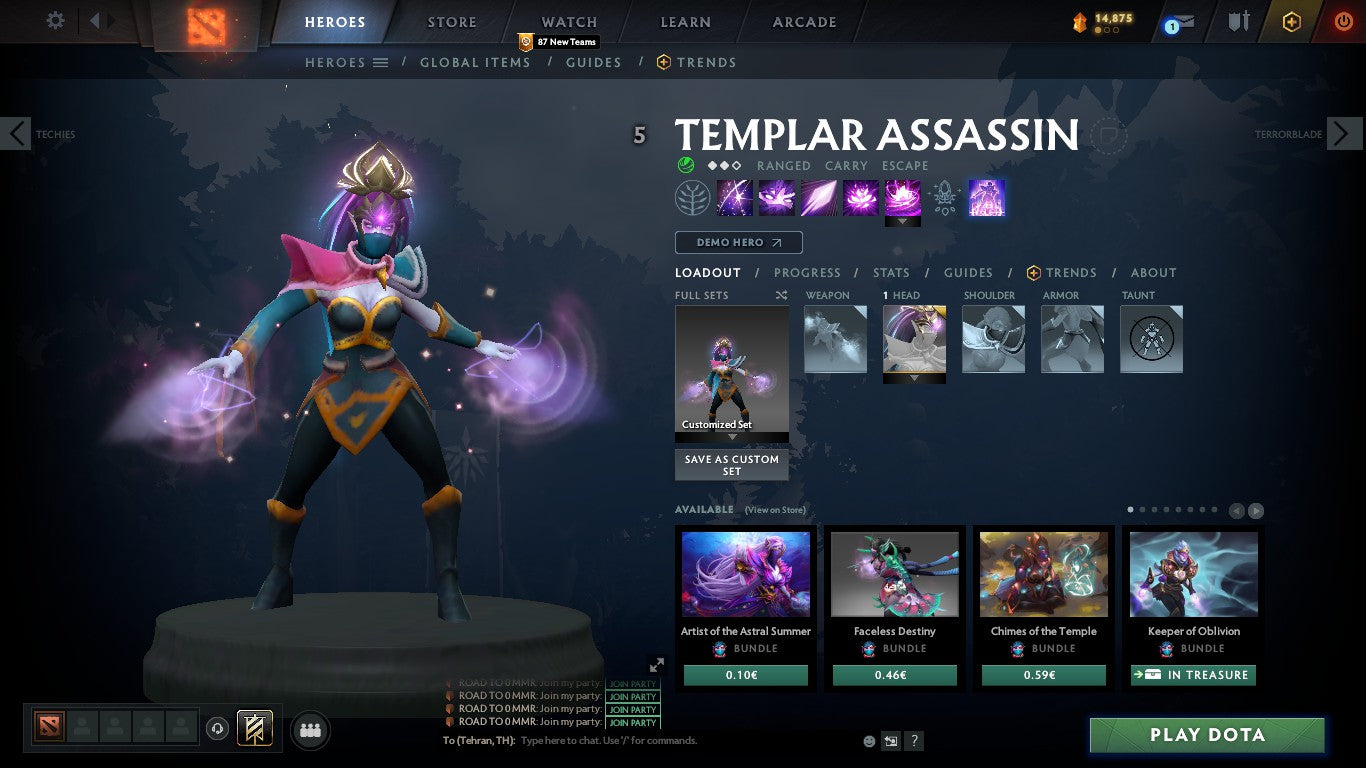The image size is (1366, 768).
Task: Click DEMO HERO button
Action: pyautogui.click(x=737, y=242)
